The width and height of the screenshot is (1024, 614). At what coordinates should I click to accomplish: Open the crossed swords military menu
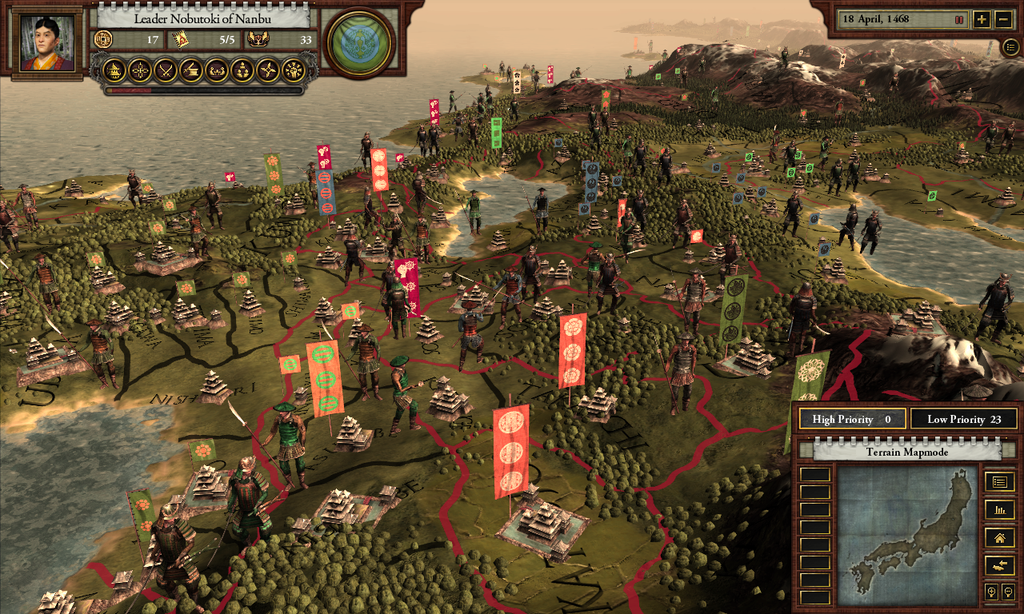point(164,70)
